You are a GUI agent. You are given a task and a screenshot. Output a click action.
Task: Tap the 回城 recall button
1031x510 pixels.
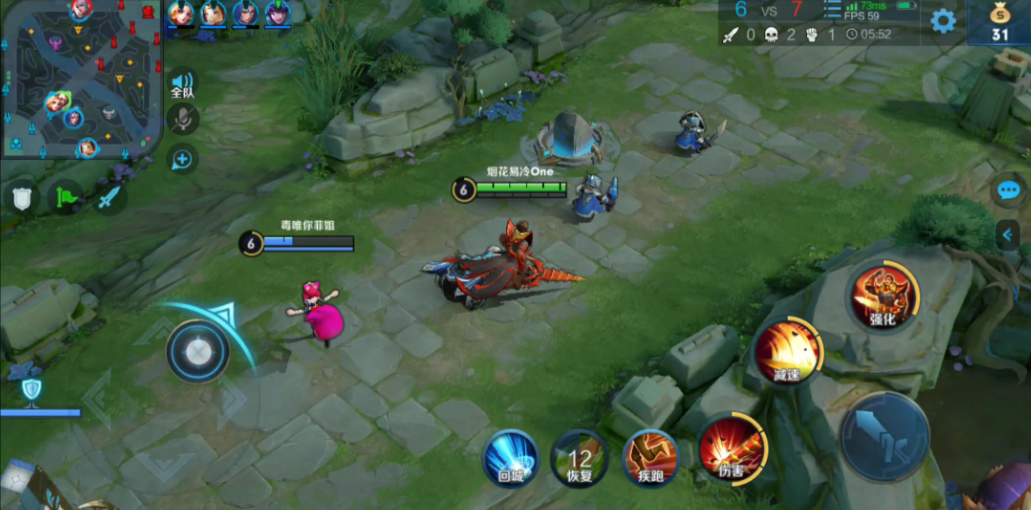[x=511, y=458]
